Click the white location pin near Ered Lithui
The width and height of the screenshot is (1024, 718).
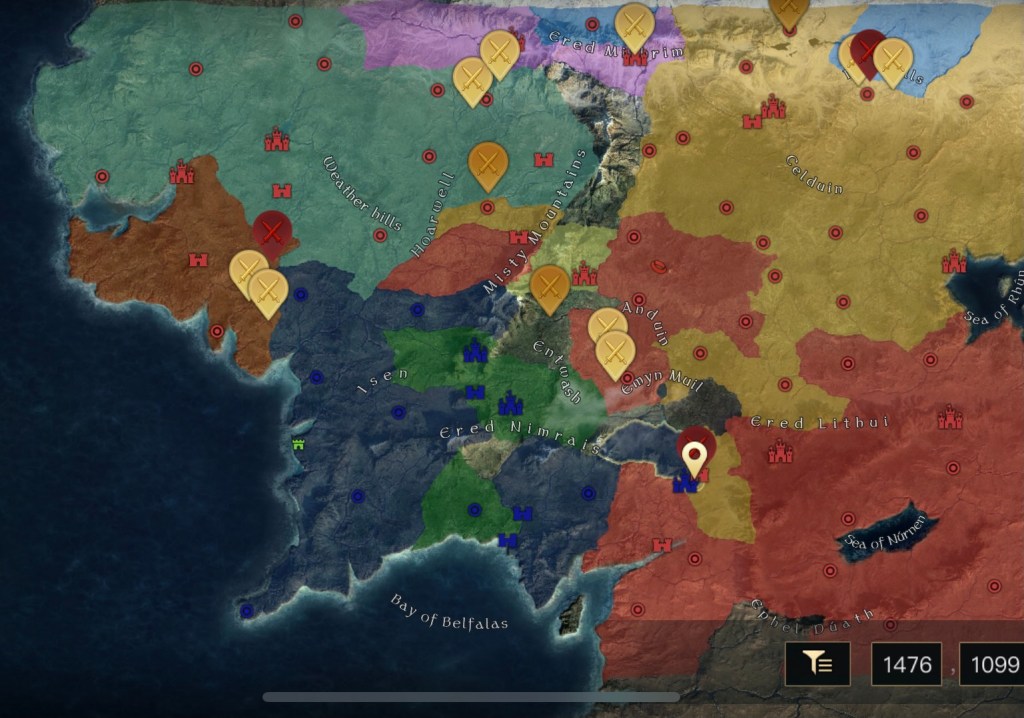click(x=695, y=458)
